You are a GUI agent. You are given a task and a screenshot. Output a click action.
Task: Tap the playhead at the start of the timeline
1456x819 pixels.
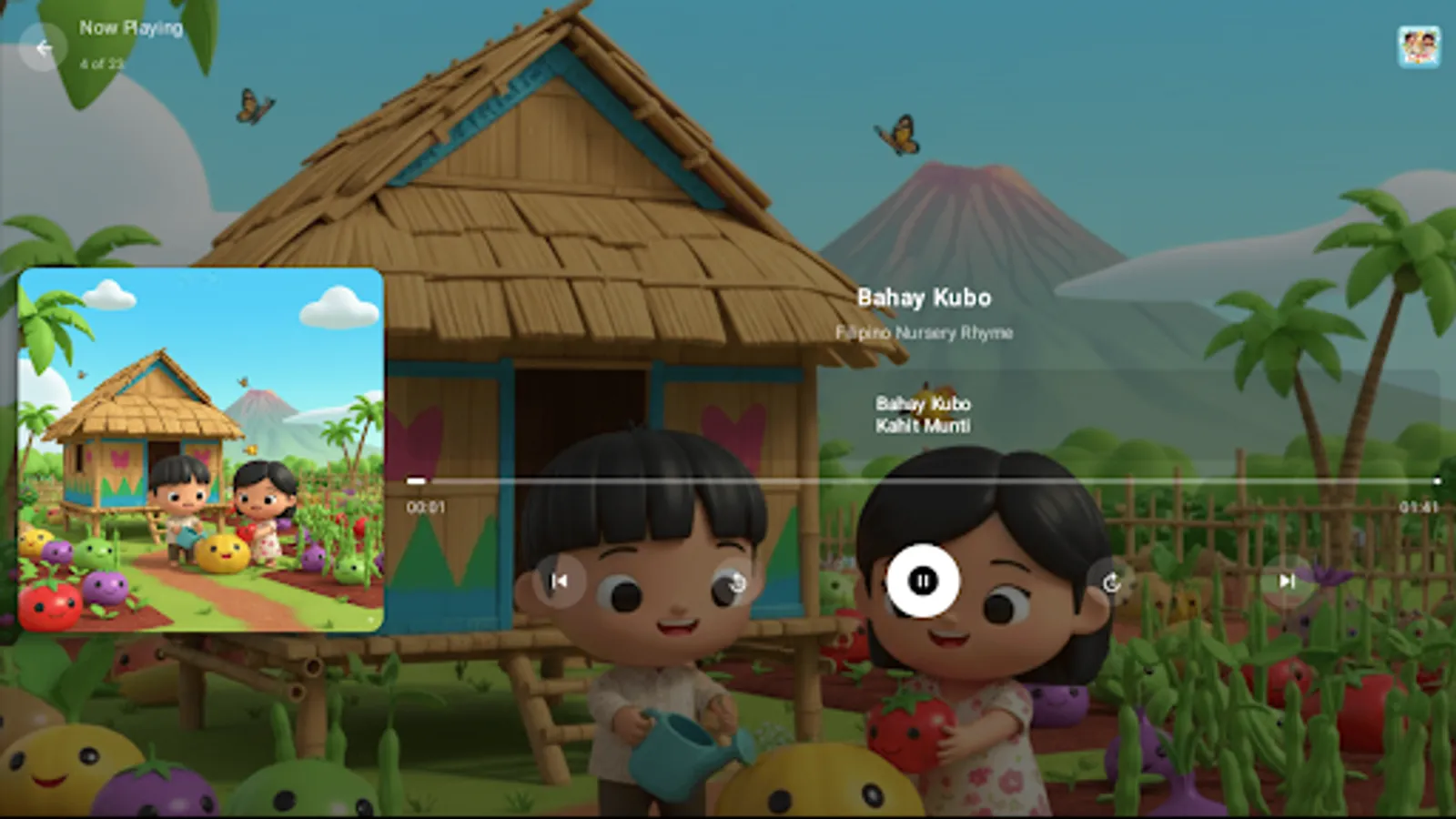tap(418, 480)
